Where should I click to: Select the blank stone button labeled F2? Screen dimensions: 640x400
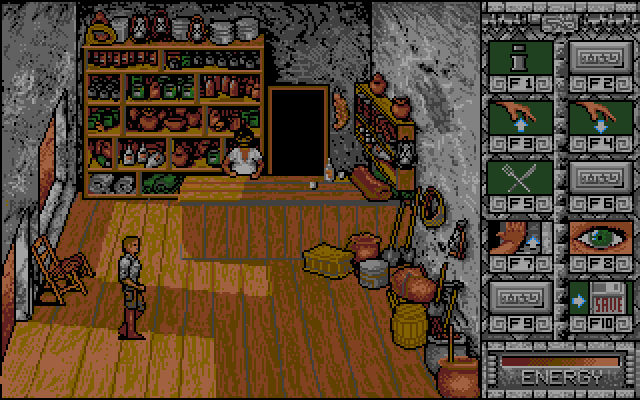point(600,59)
